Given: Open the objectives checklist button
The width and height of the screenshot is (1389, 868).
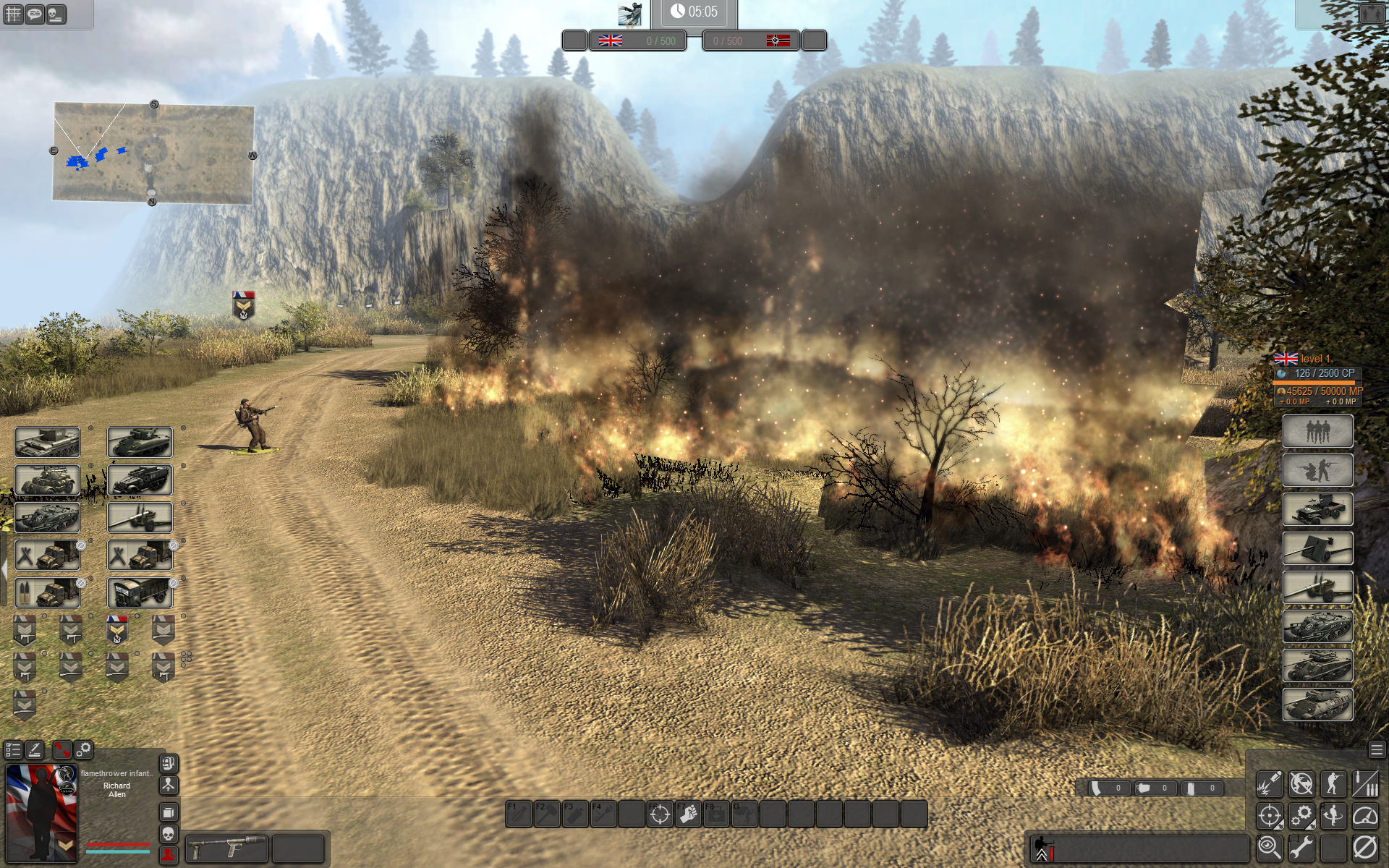Looking at the screenshot, I should pos(13,749).
